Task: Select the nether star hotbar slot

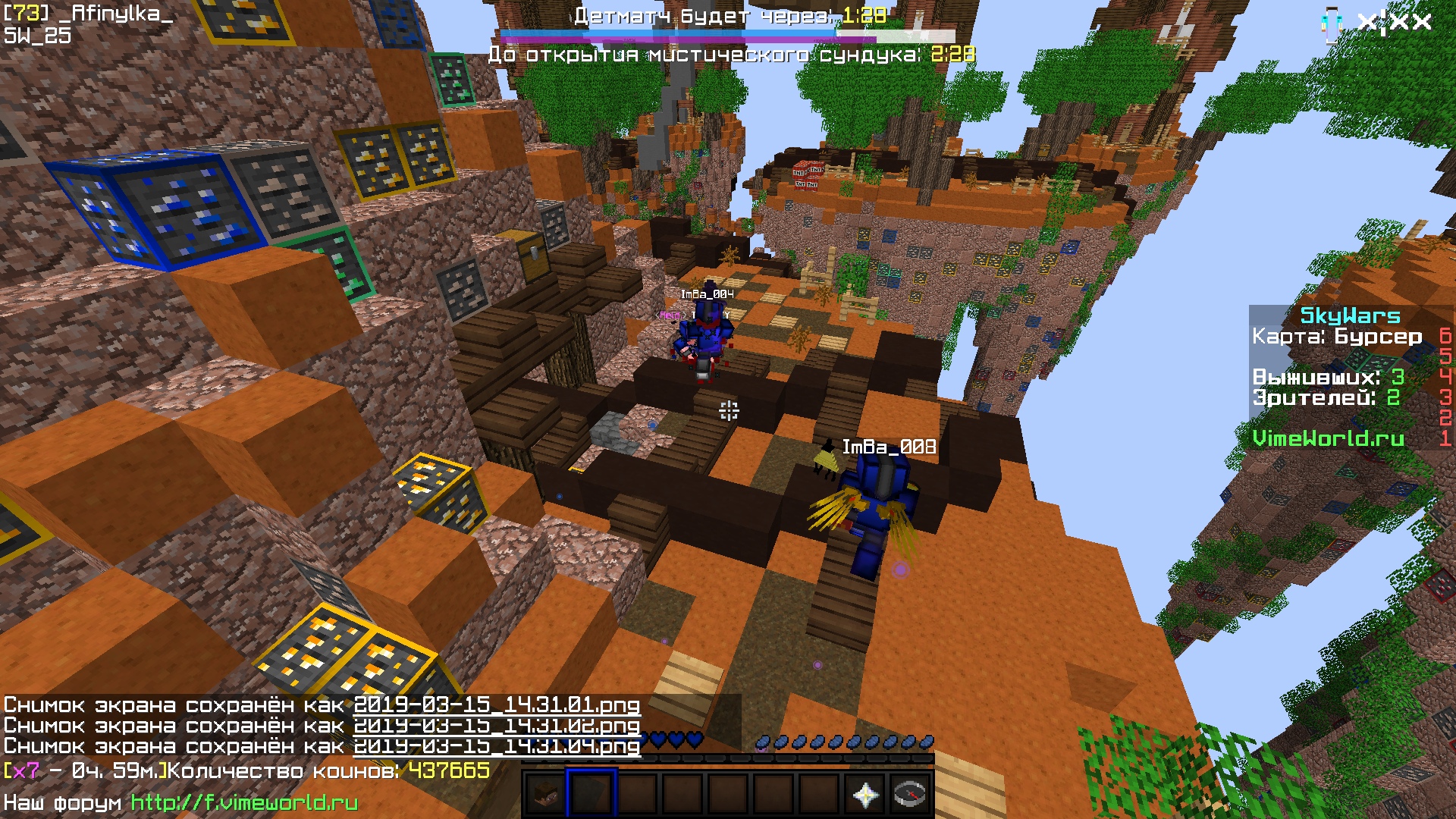Action: (865, 795)
